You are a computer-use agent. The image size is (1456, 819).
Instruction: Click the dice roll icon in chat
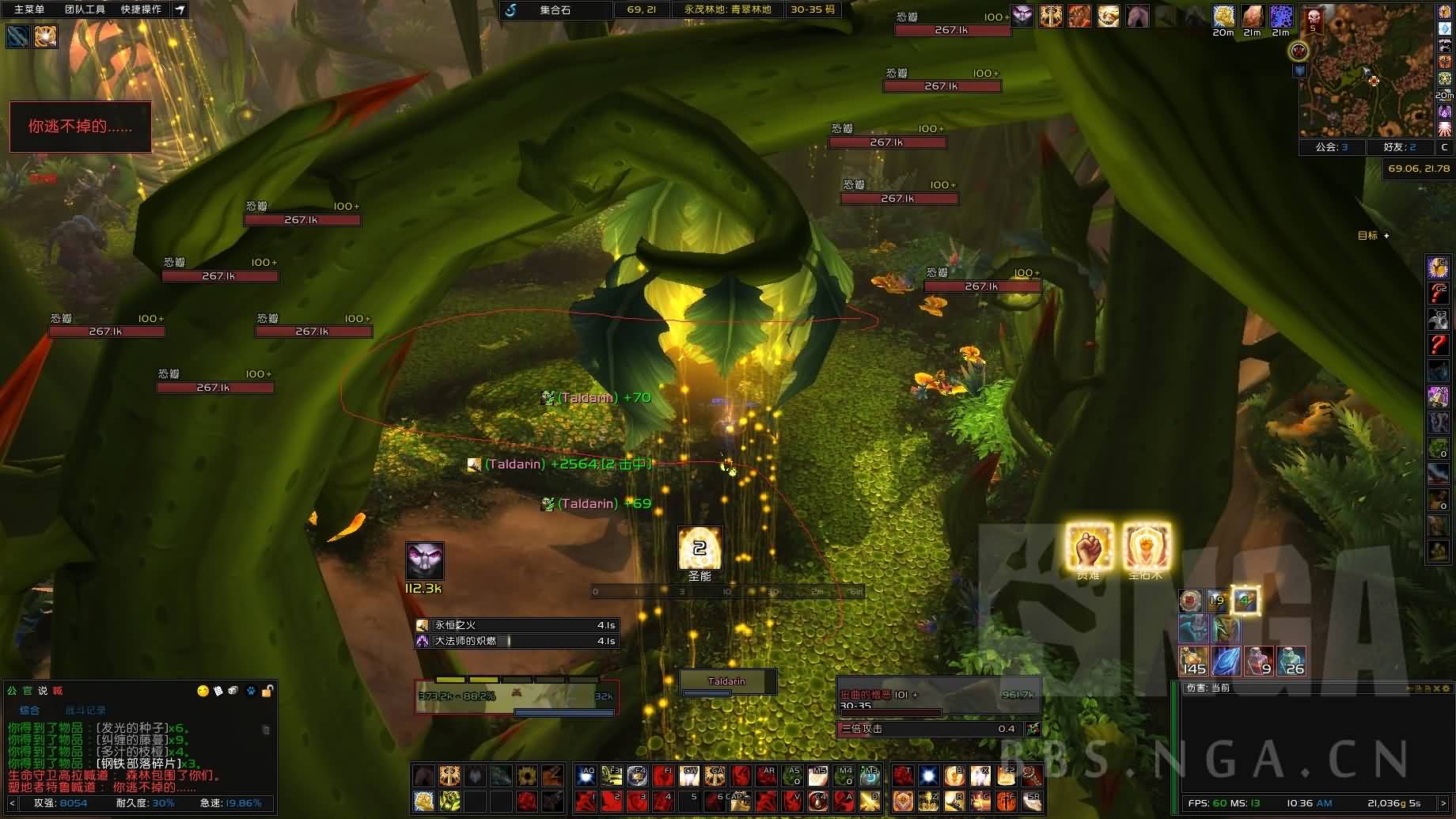click(233, 691)
